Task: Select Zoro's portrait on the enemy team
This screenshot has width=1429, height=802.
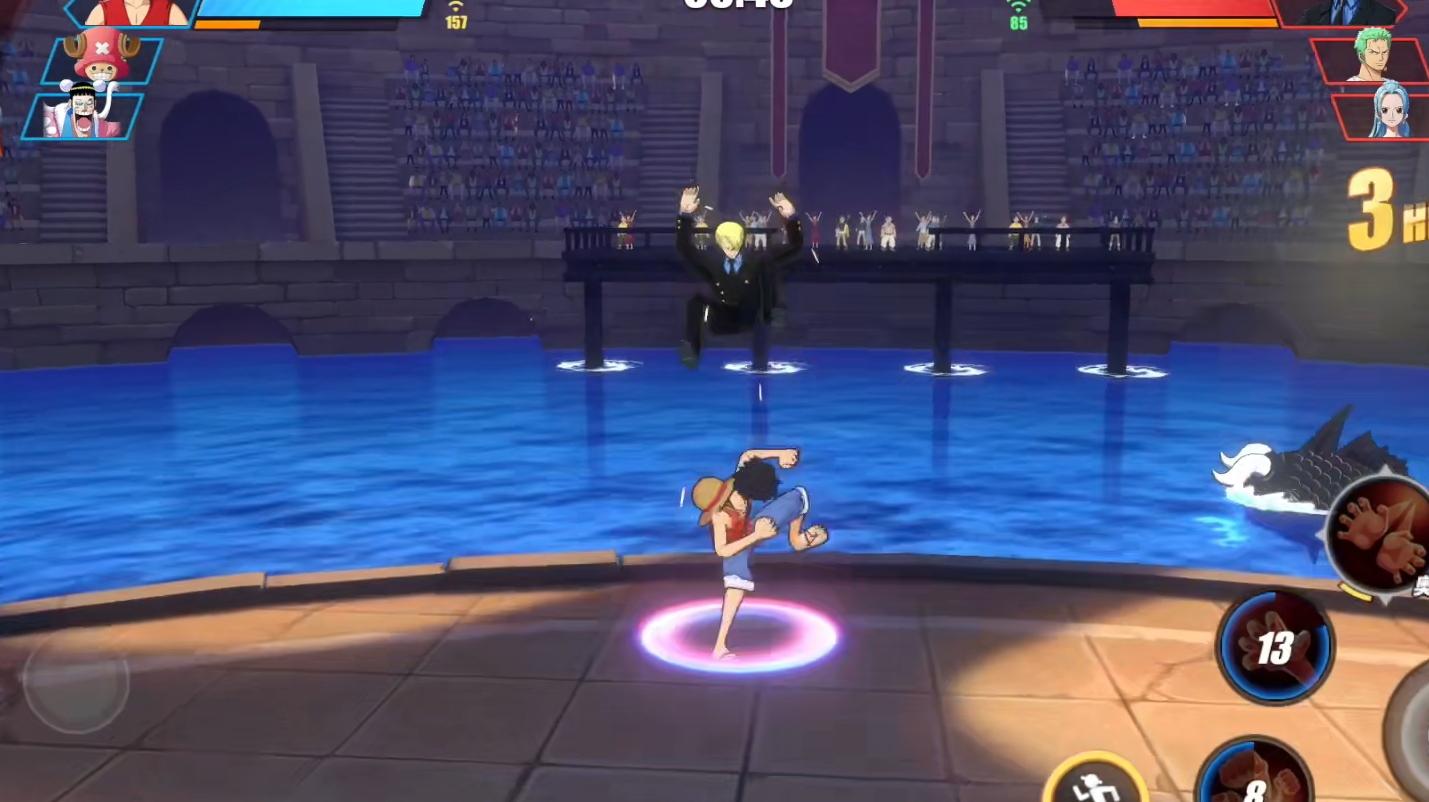Action: click(x=1372, y=60)
